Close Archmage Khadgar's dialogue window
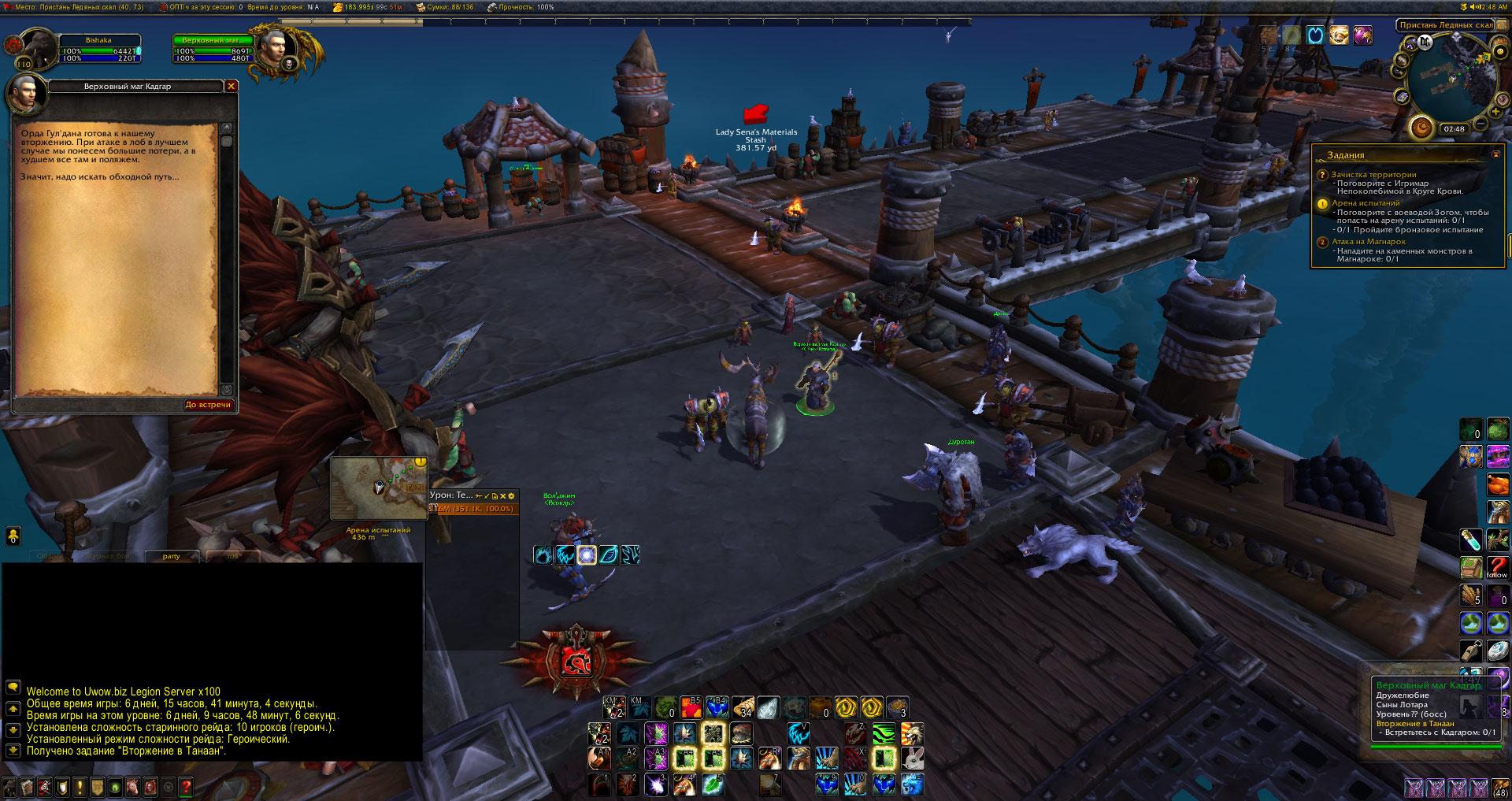 tap(231, 86)
